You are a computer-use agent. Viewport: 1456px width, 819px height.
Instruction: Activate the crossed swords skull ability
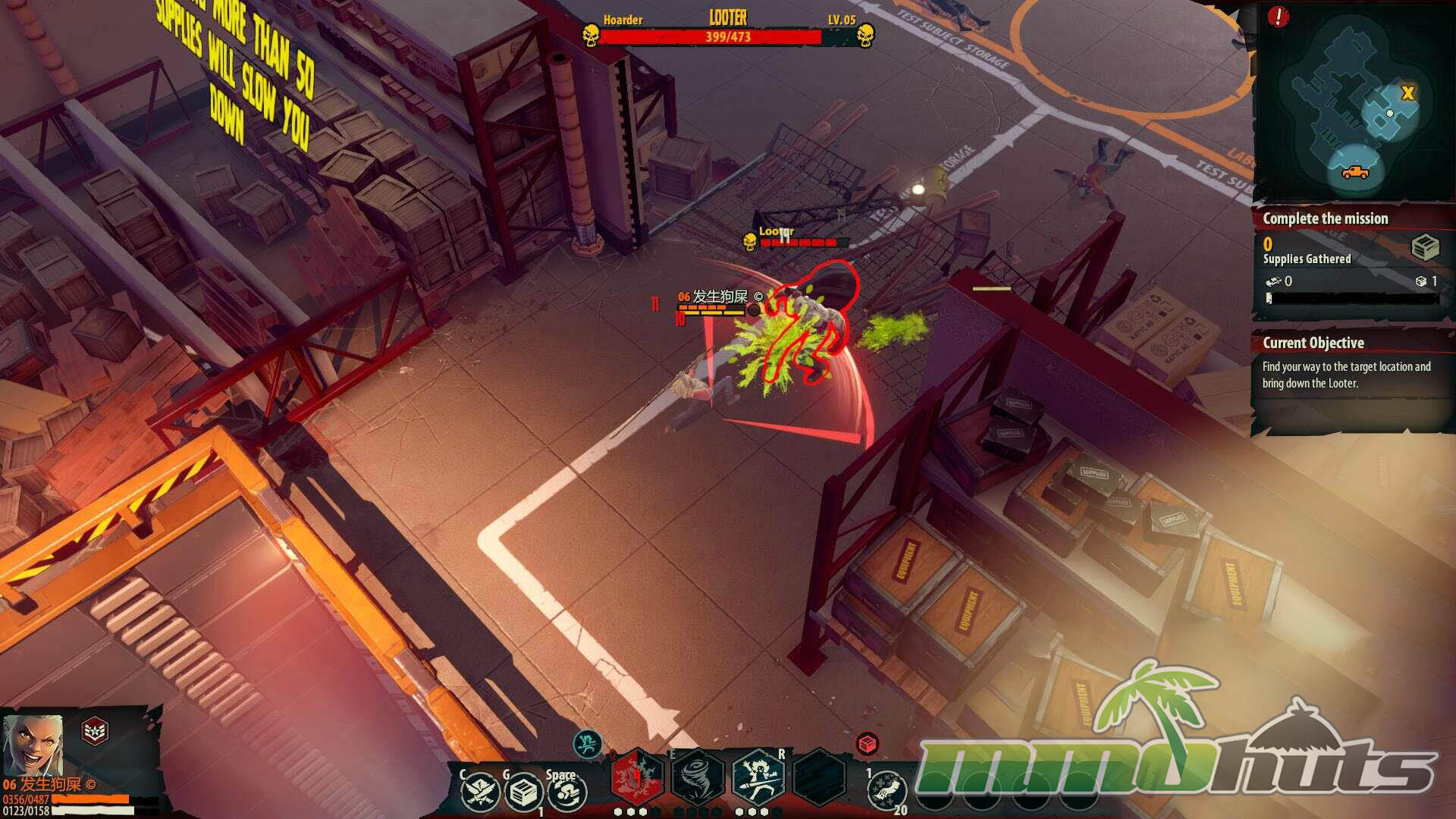481,792
